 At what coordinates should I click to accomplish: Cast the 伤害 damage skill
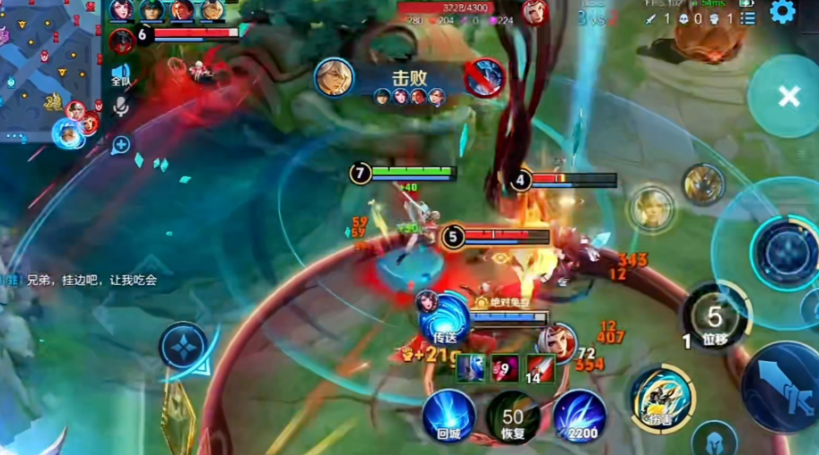[661, 397]
